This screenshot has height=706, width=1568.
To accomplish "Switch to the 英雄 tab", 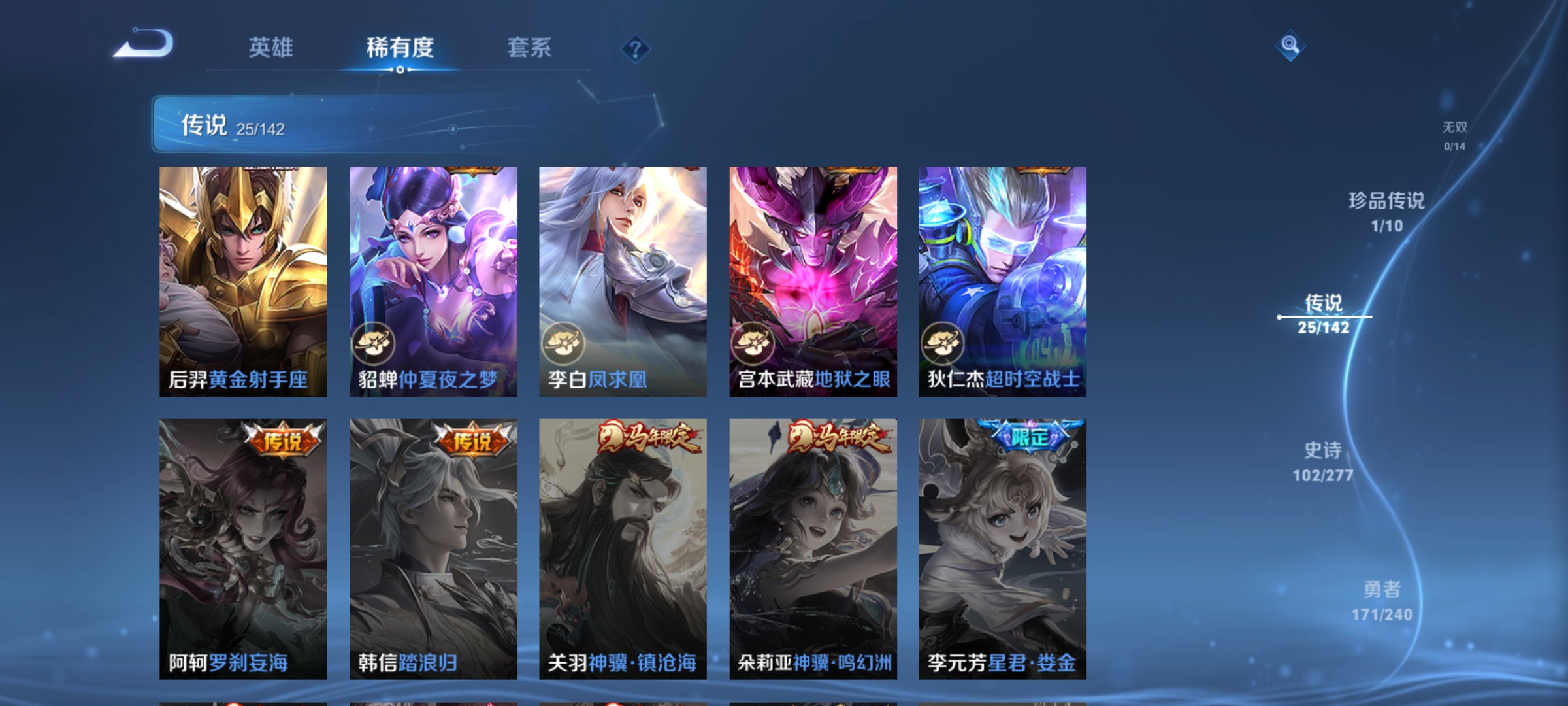I will pos(272,48).
